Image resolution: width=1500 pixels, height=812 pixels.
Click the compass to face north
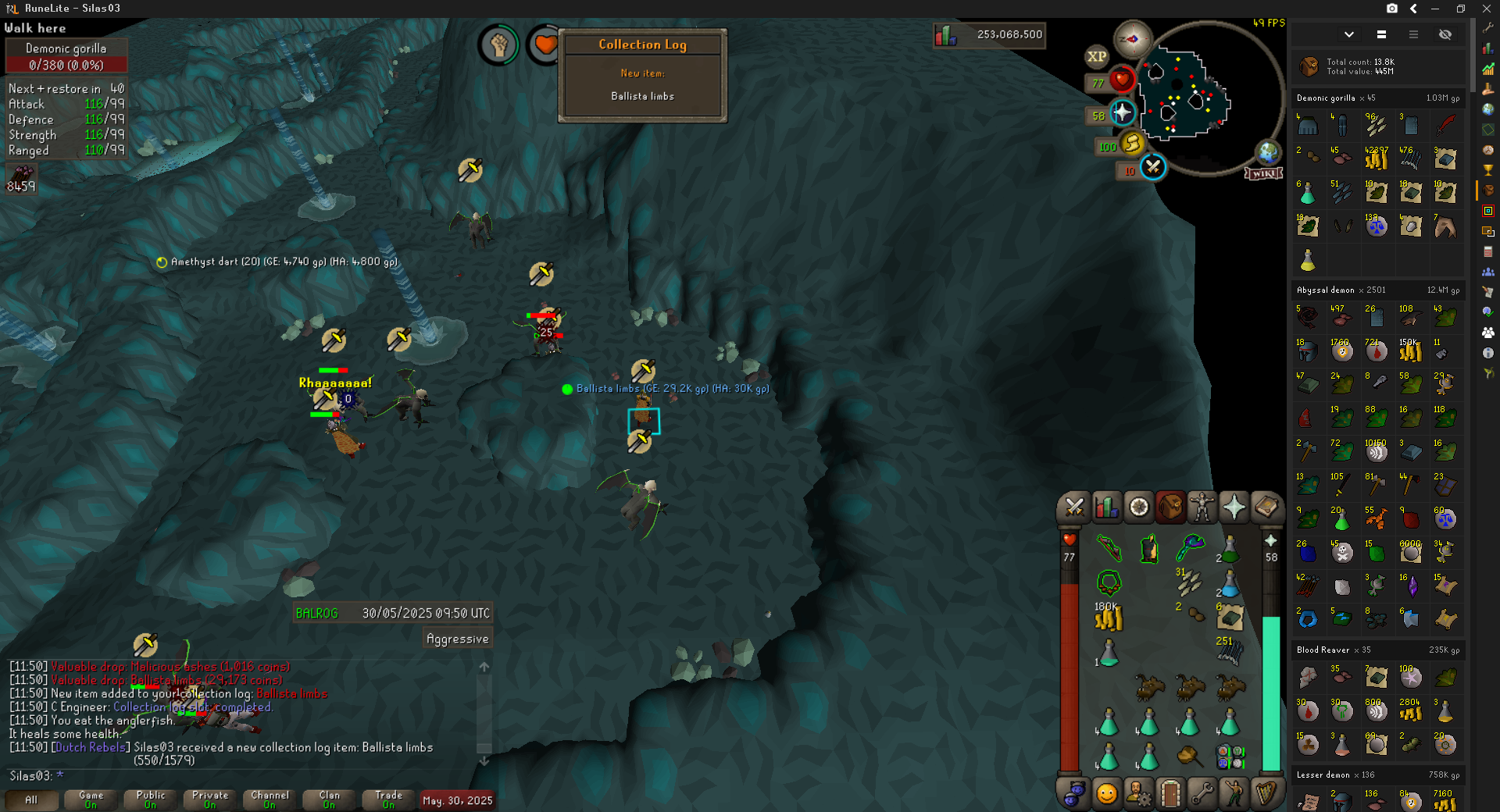pyautogui.click(x=1132, y=39)
